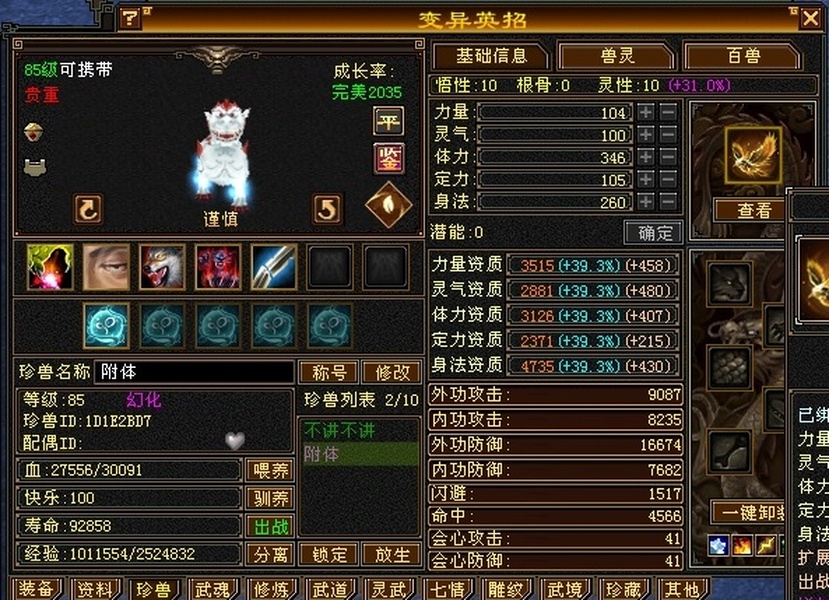
Task: Click 查看 under the golden wing icon
Action: click(x=754, y=210)
